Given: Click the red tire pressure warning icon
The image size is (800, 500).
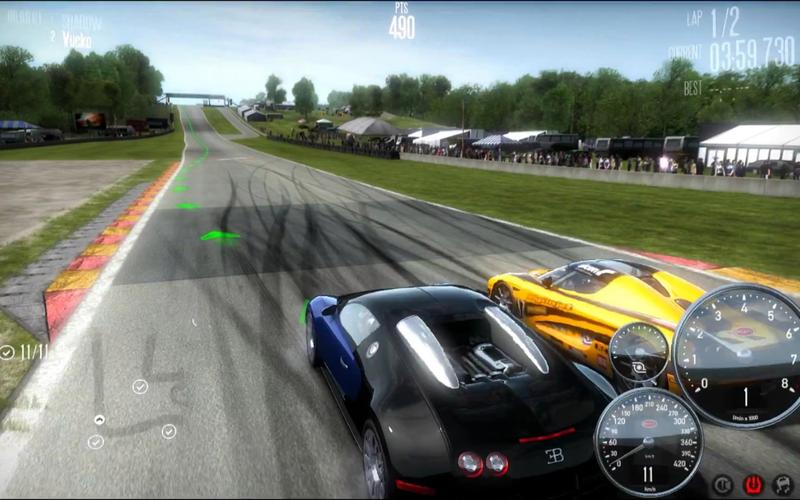Looking at the screenshot, I should coord(753,485).
